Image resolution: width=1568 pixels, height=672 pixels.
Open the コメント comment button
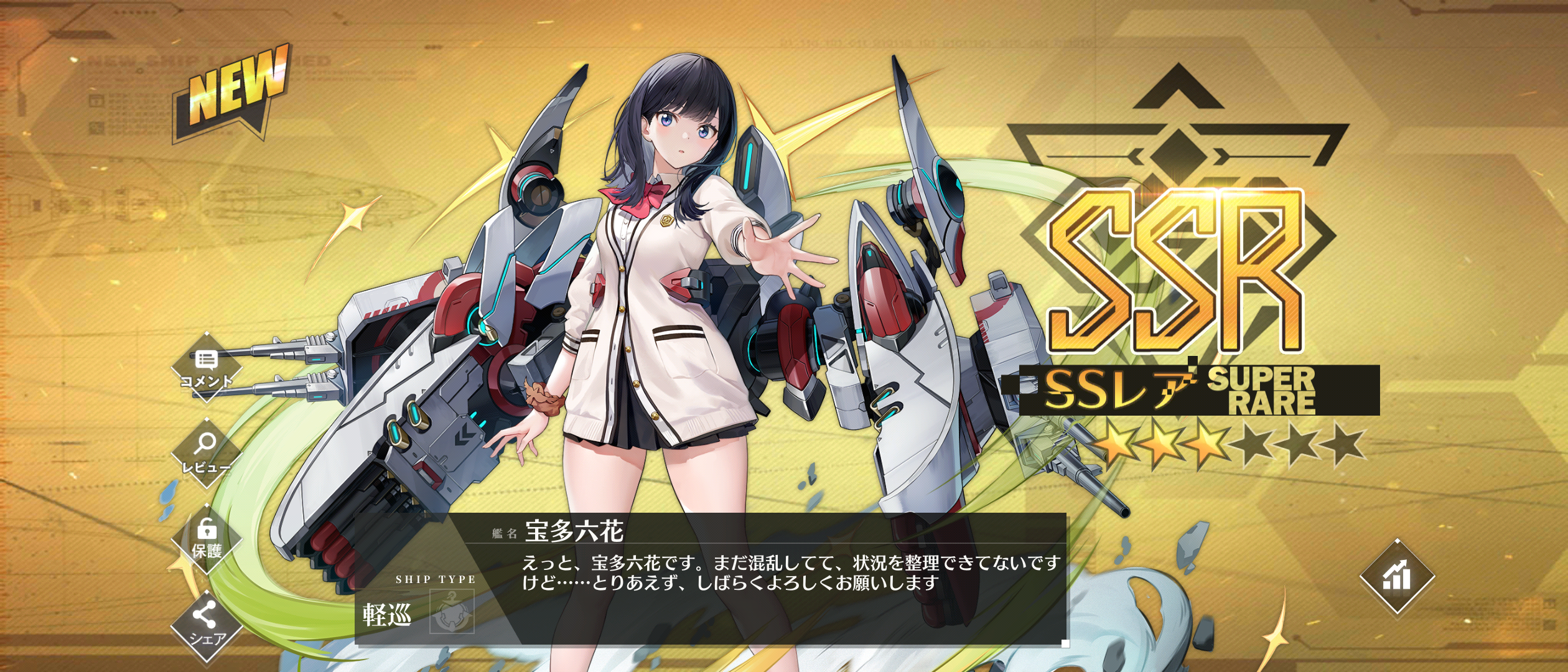206,368
